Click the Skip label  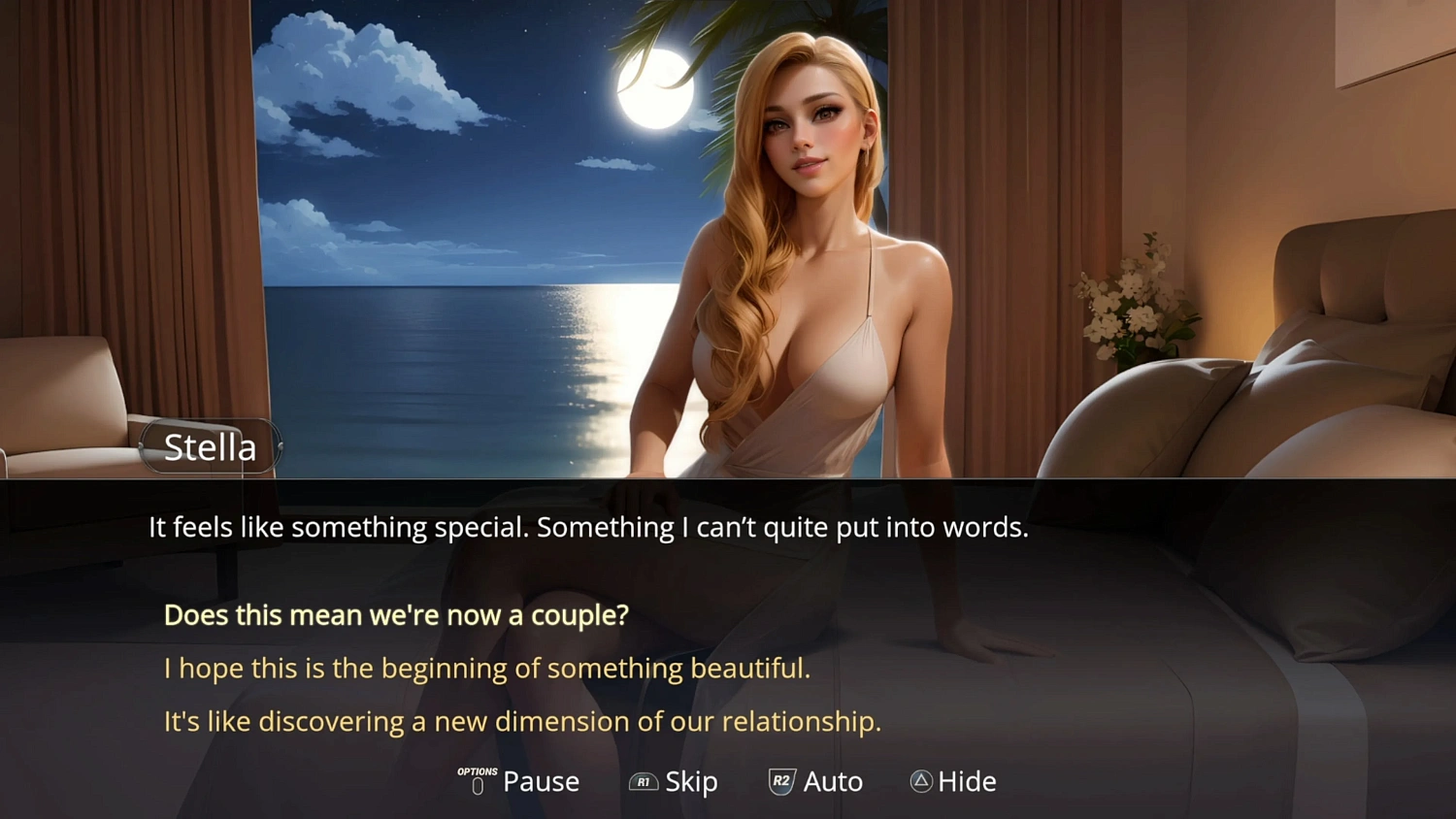(690, 781)
